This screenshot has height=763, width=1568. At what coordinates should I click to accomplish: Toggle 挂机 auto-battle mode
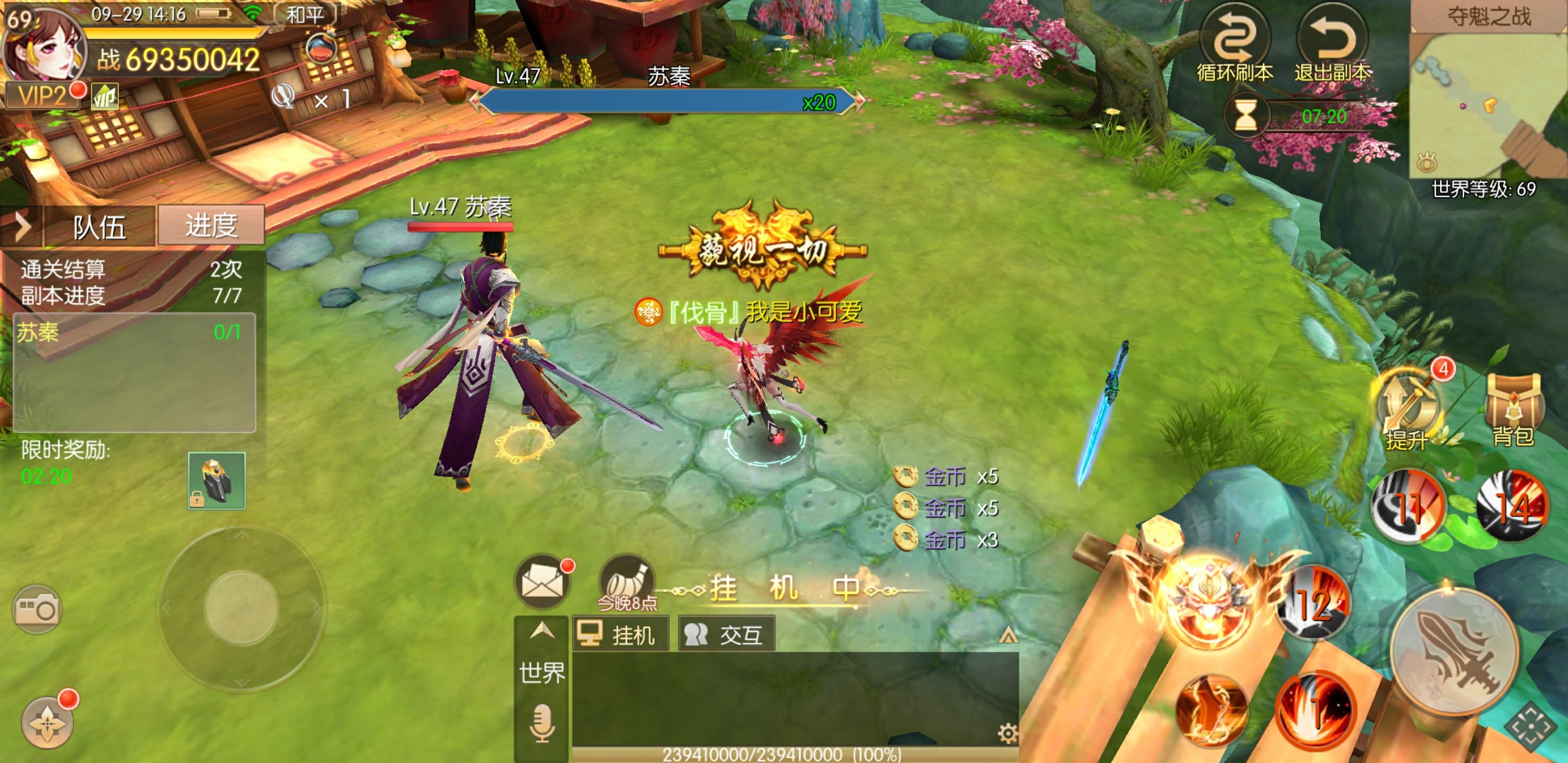click(620, 635)
